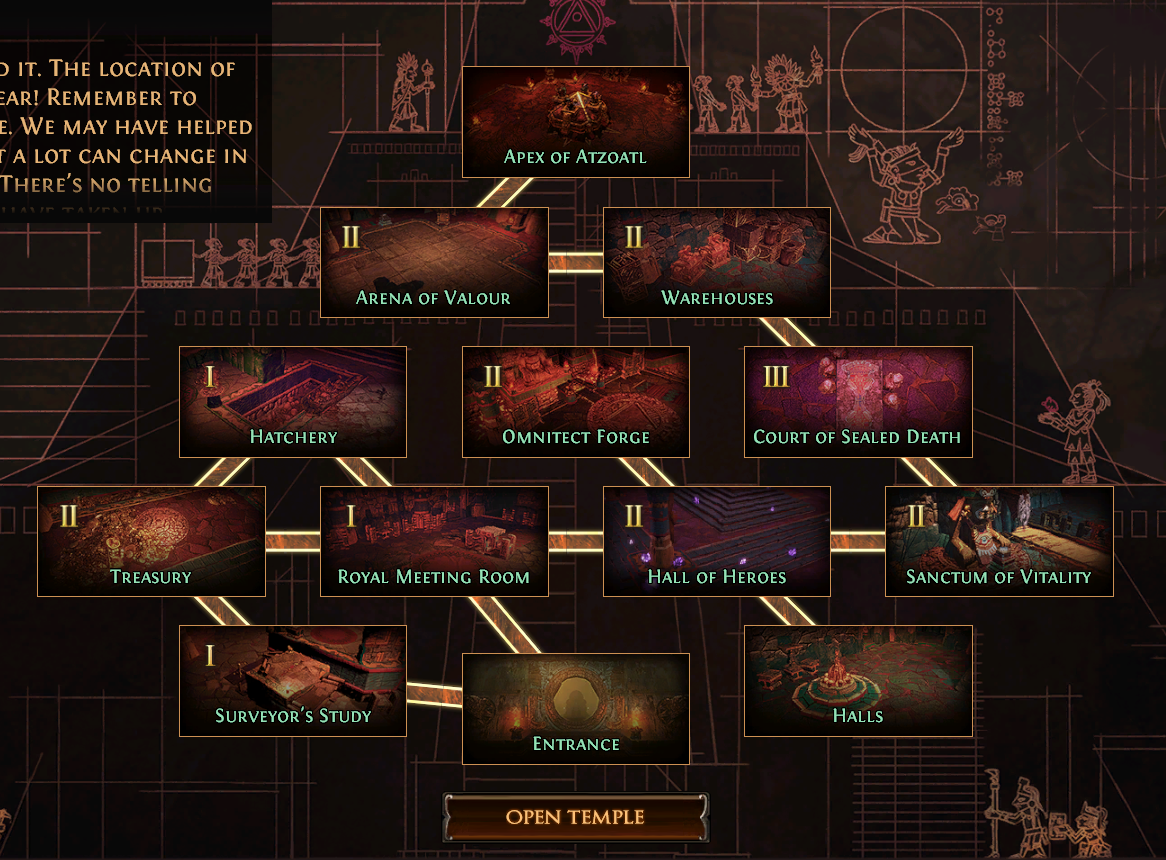
Task: Choose the Court of Sealed Death room
Action: pyautogui.click(x=858, y=401)
